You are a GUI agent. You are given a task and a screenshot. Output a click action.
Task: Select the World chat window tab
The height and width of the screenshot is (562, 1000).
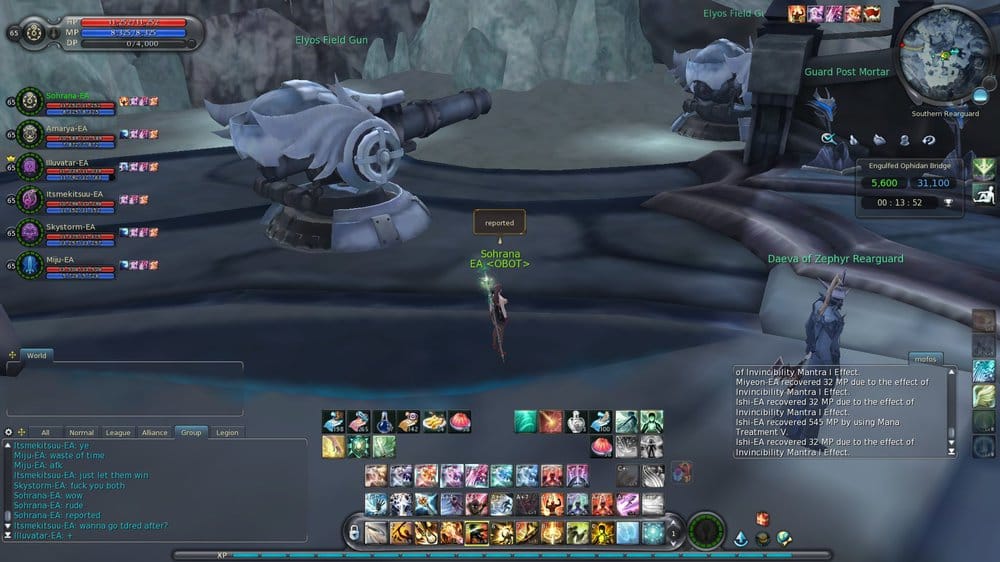[x=36, y=355]
